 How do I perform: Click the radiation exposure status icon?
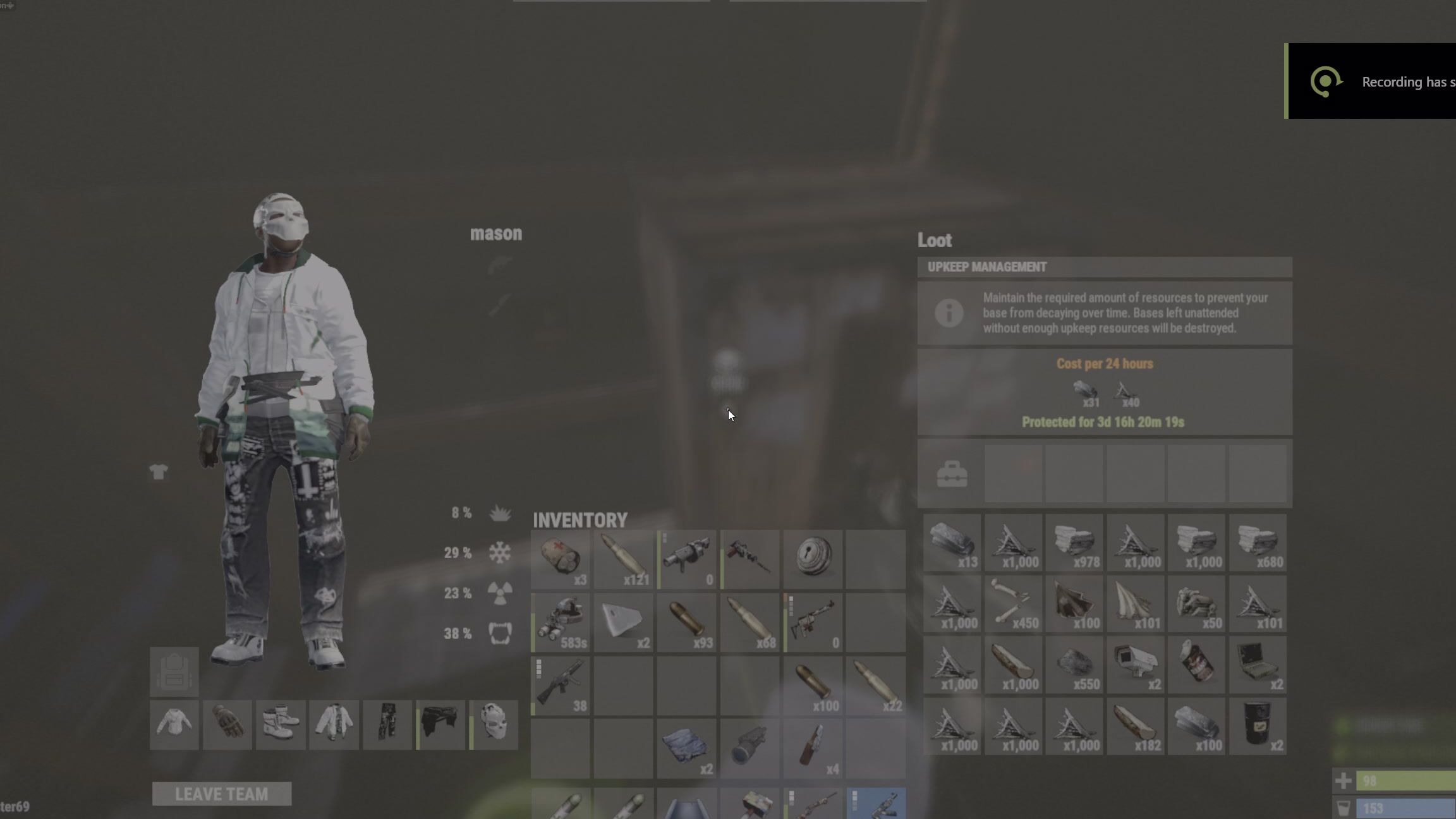coord(500,594)
